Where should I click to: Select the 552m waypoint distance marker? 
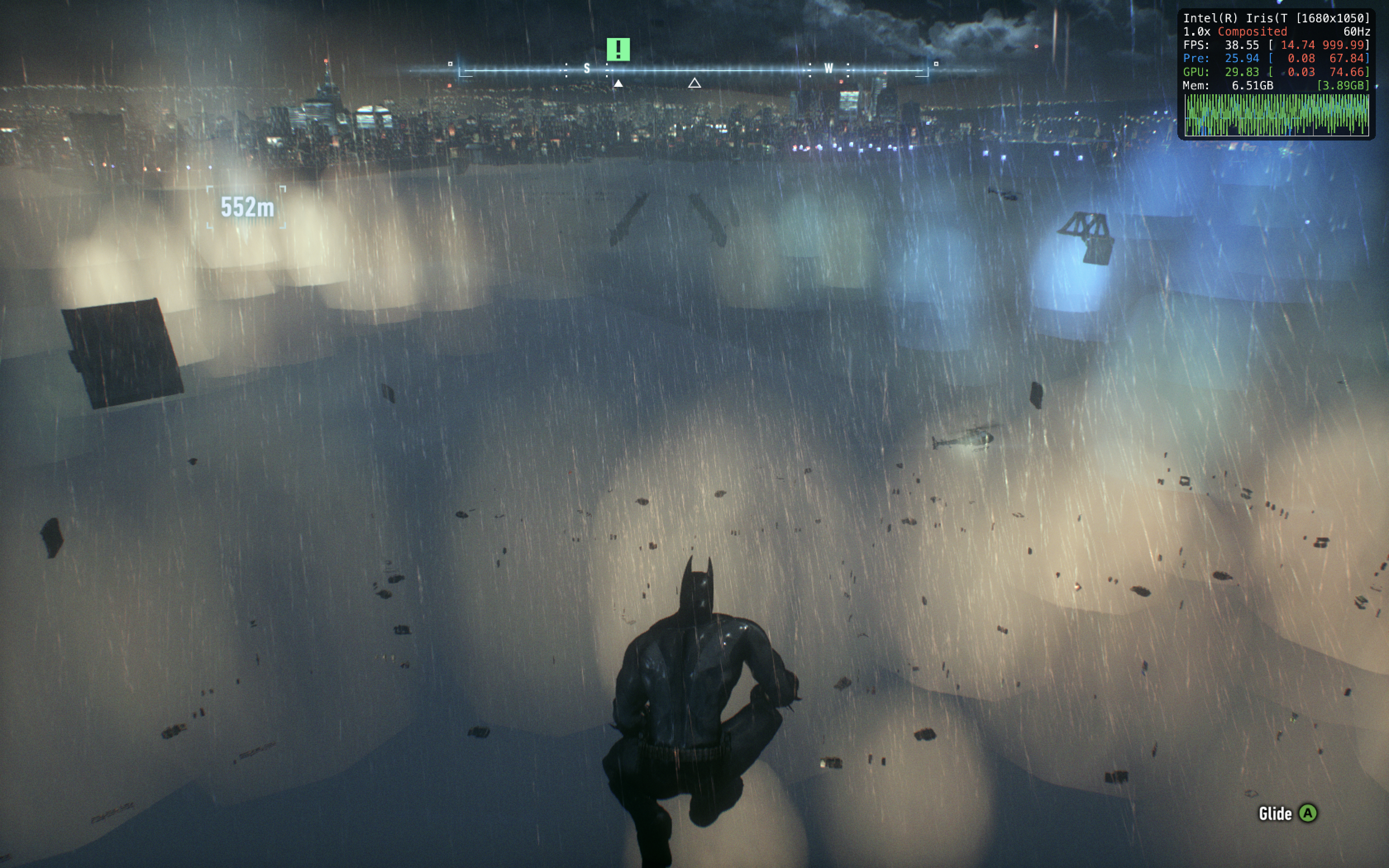point(247,207)
